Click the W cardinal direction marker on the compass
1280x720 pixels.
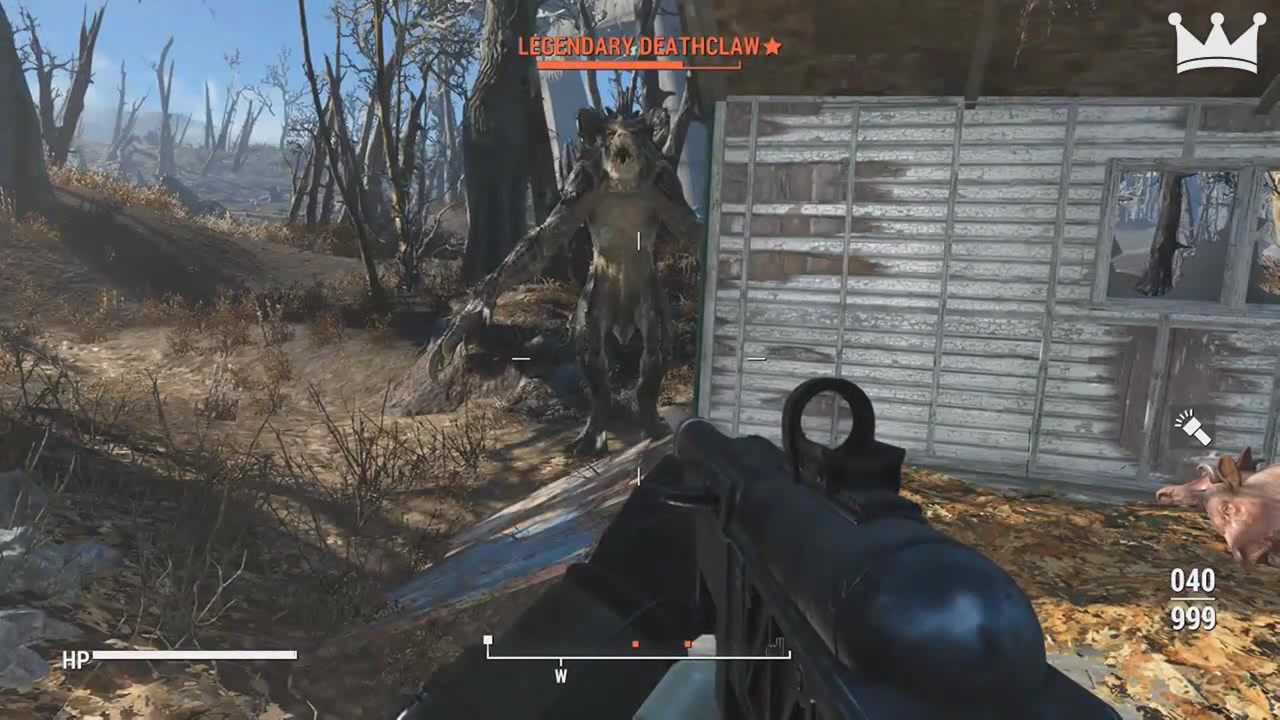click(560, 675)
